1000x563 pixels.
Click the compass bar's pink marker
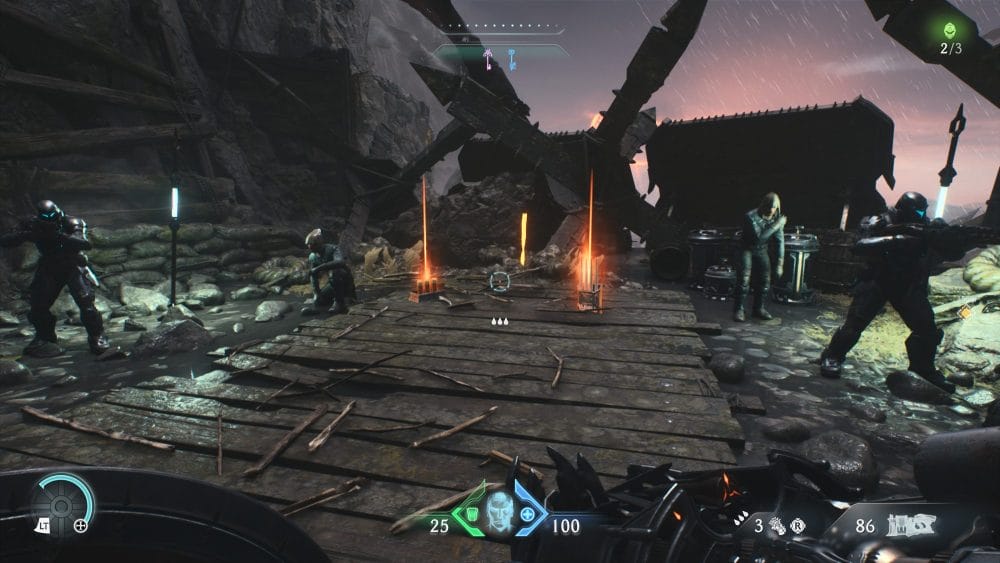point(488,58)
